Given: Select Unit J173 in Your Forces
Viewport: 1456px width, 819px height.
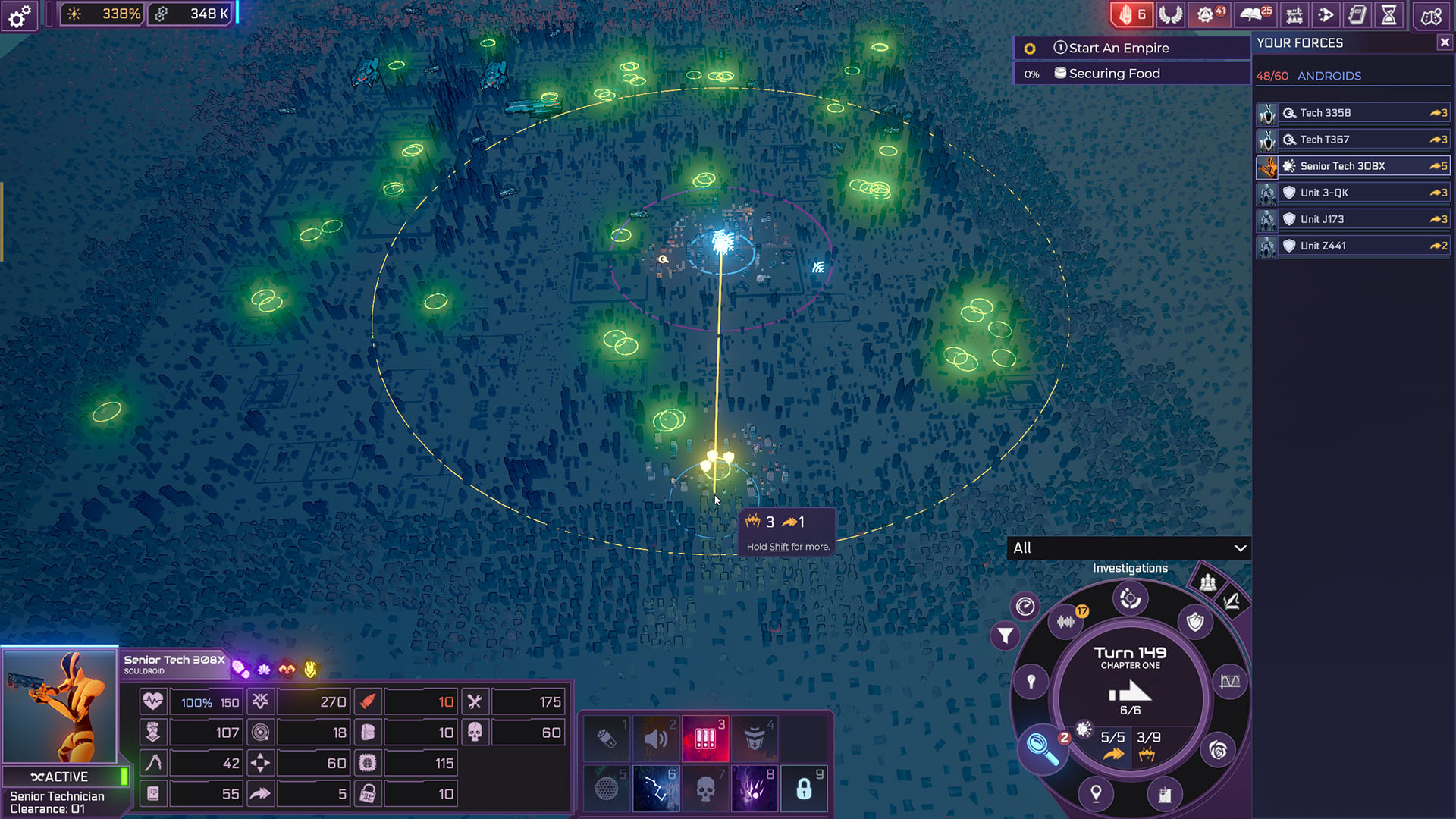Looking at the screenshot, I should coord(1355,218).
